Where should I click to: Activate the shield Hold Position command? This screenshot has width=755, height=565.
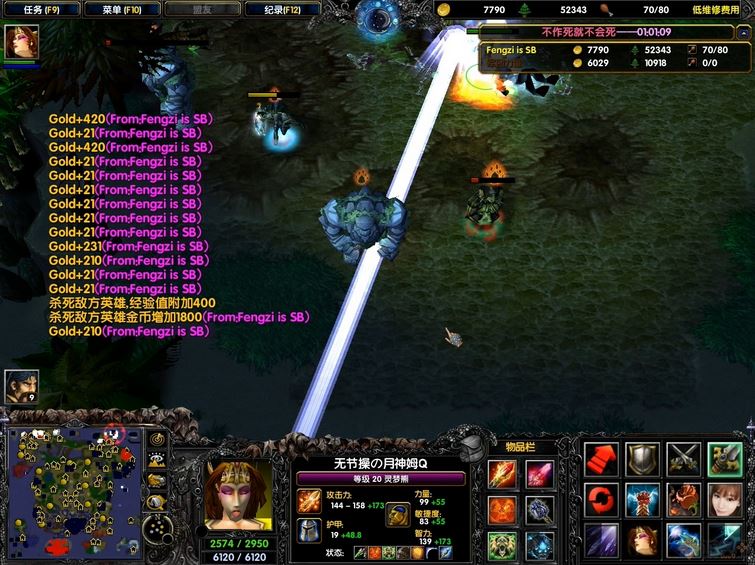[642, 459]
